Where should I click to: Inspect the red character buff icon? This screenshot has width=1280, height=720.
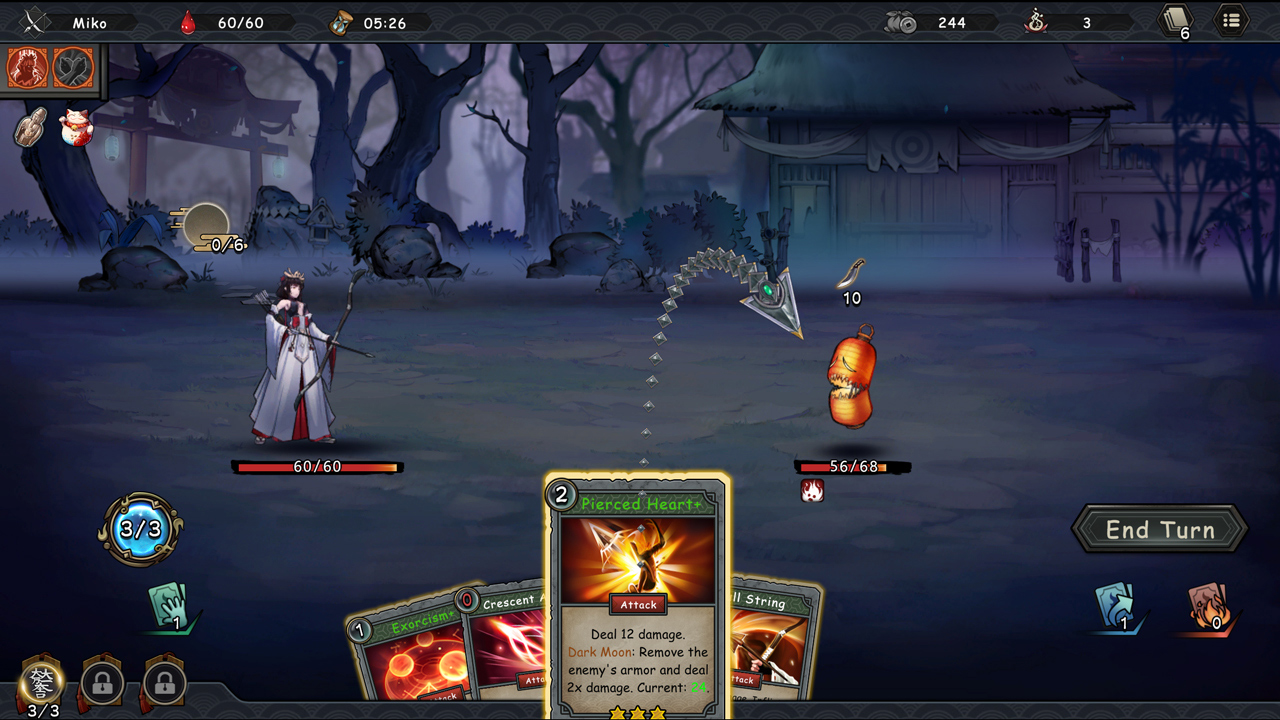coord(27,68)
